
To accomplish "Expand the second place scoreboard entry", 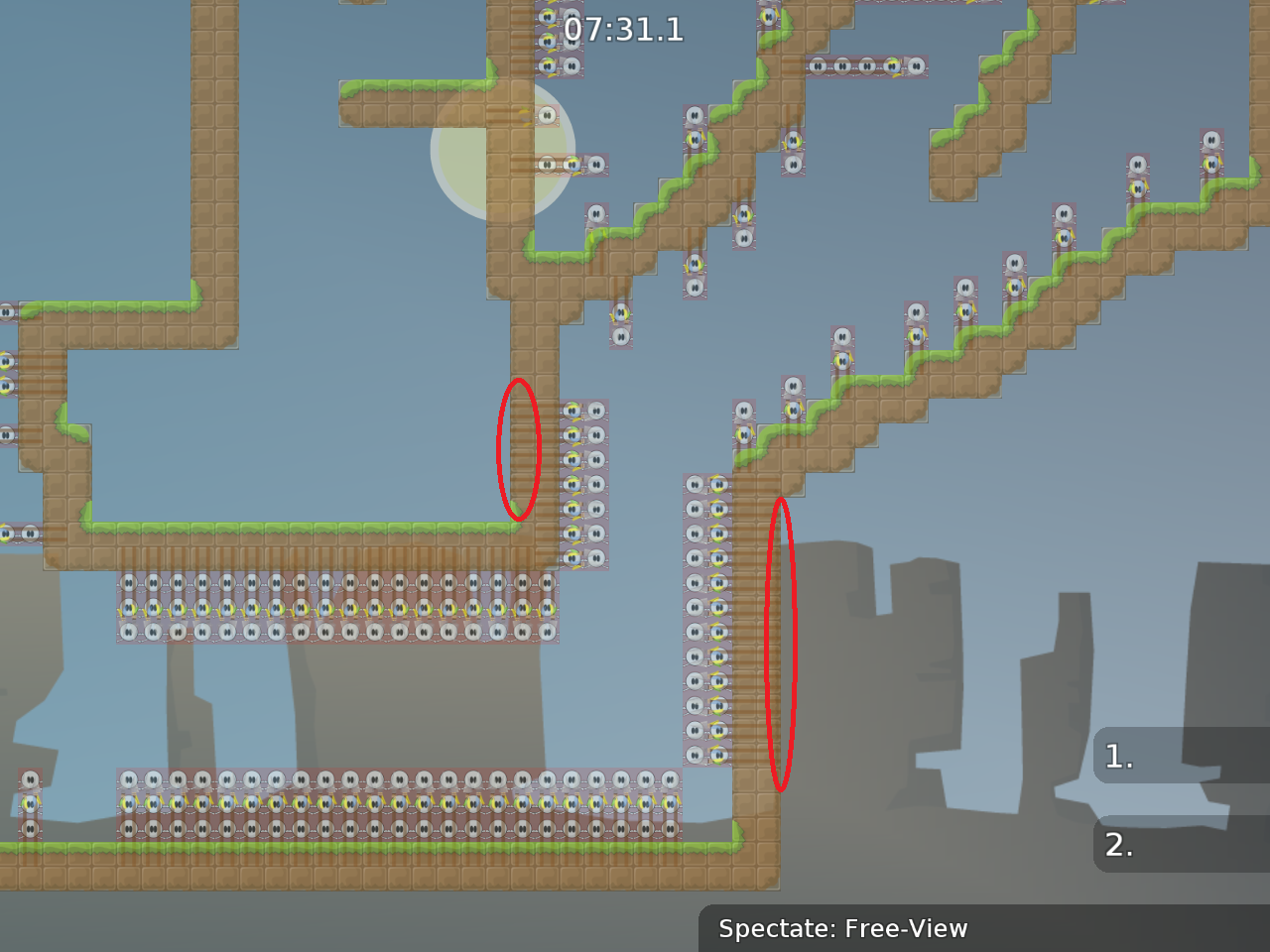I will pos(1181,846).
